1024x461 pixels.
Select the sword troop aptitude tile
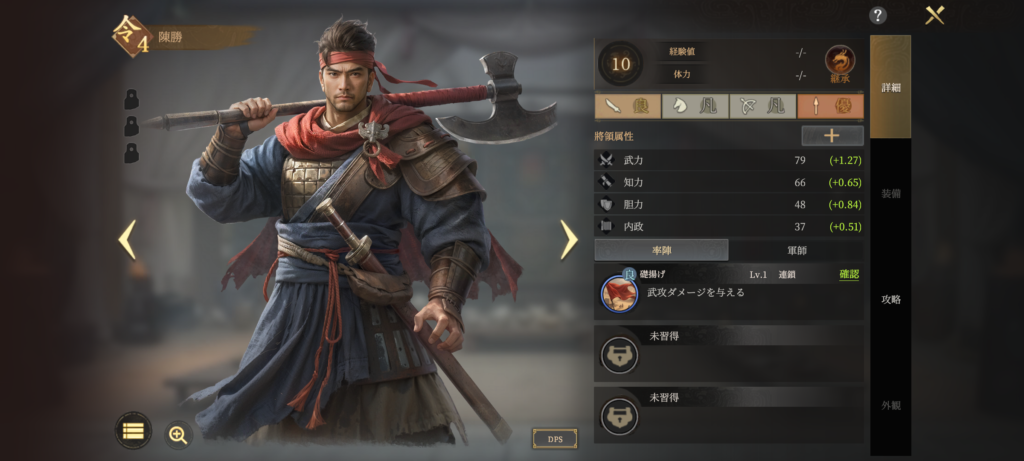point(627,106)
